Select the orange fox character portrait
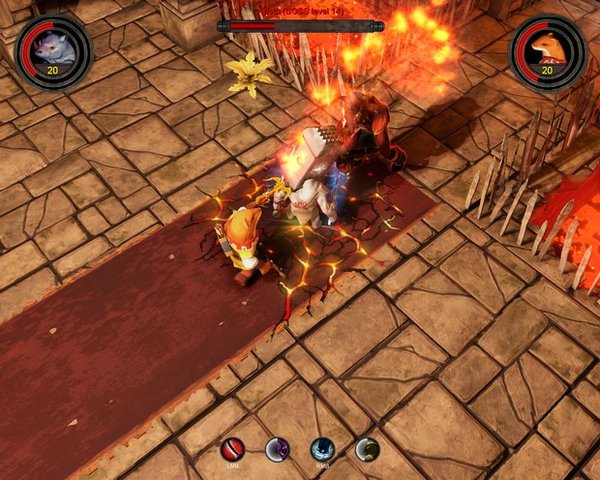600x480 pixels. tap(547, 50)
